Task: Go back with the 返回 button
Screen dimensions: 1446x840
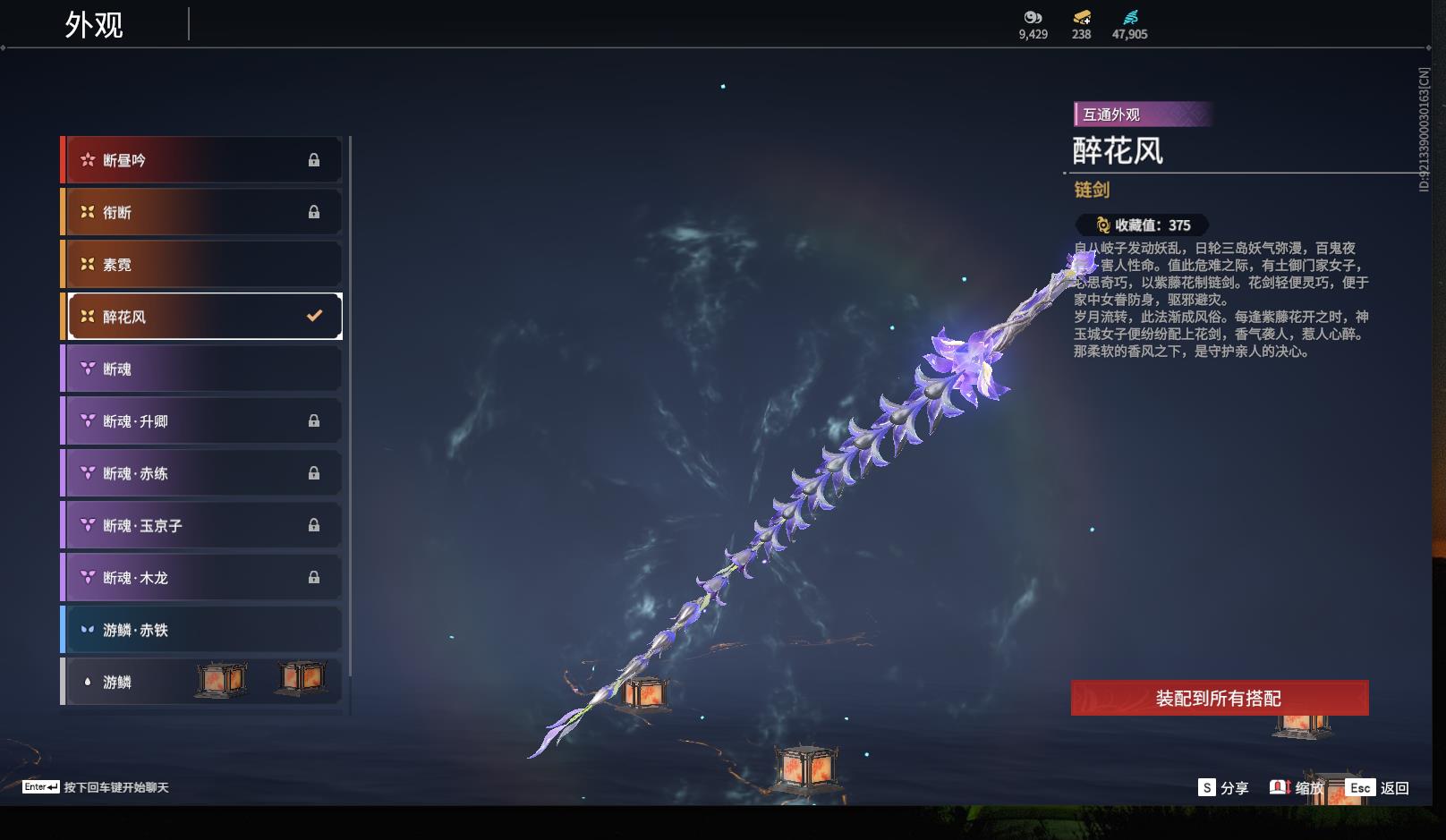Action: (1378, 787)
